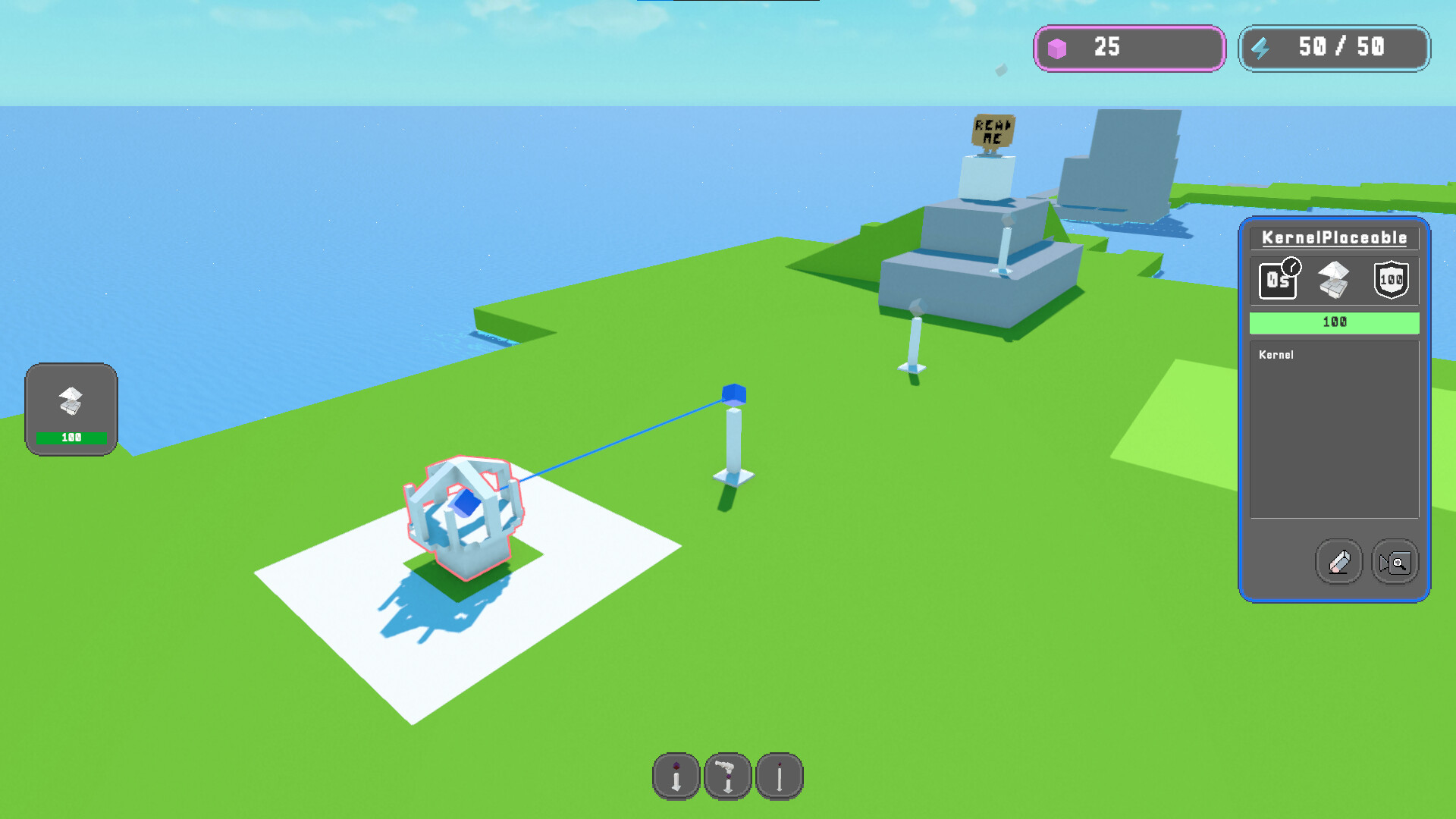Viewport: 1456px width, 819px height.
Task: Click the blue cube atop the nearby pillar
Action: pyautogui.click(x=733, y=394)
